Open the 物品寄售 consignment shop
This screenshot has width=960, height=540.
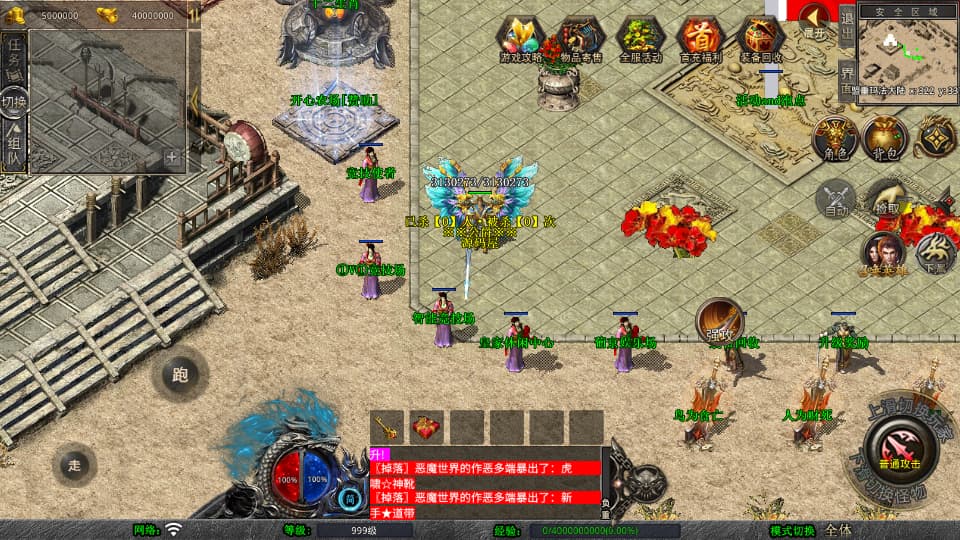tap(581, 39)
